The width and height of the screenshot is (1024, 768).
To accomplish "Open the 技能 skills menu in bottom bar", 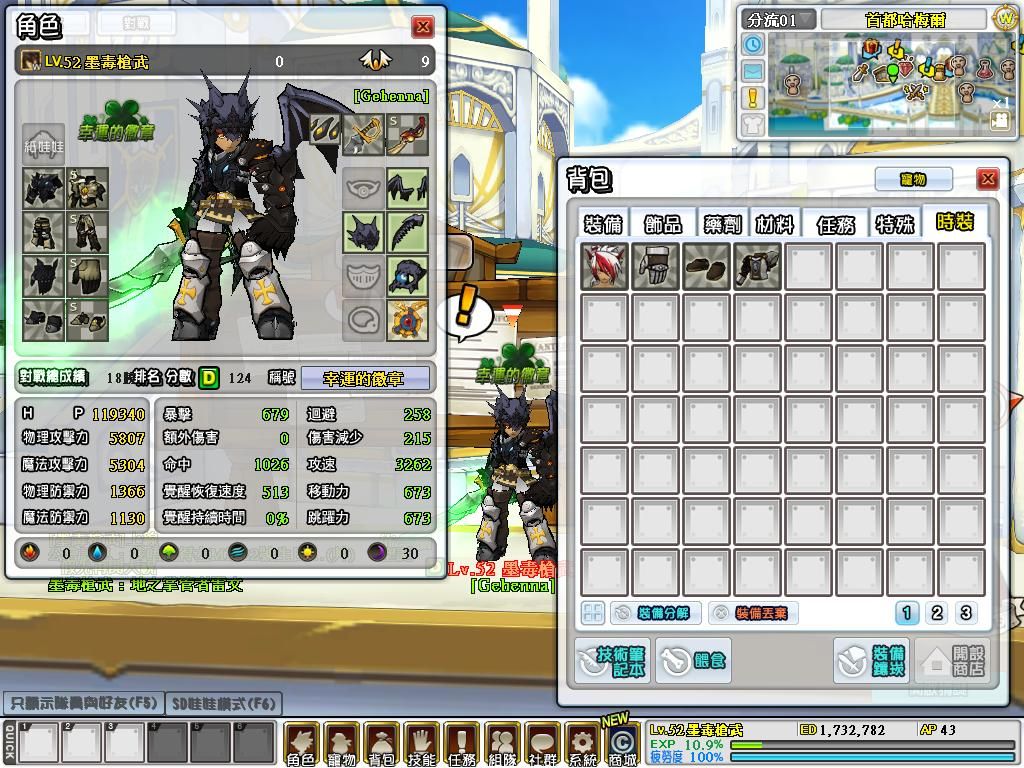I will 421,744.
